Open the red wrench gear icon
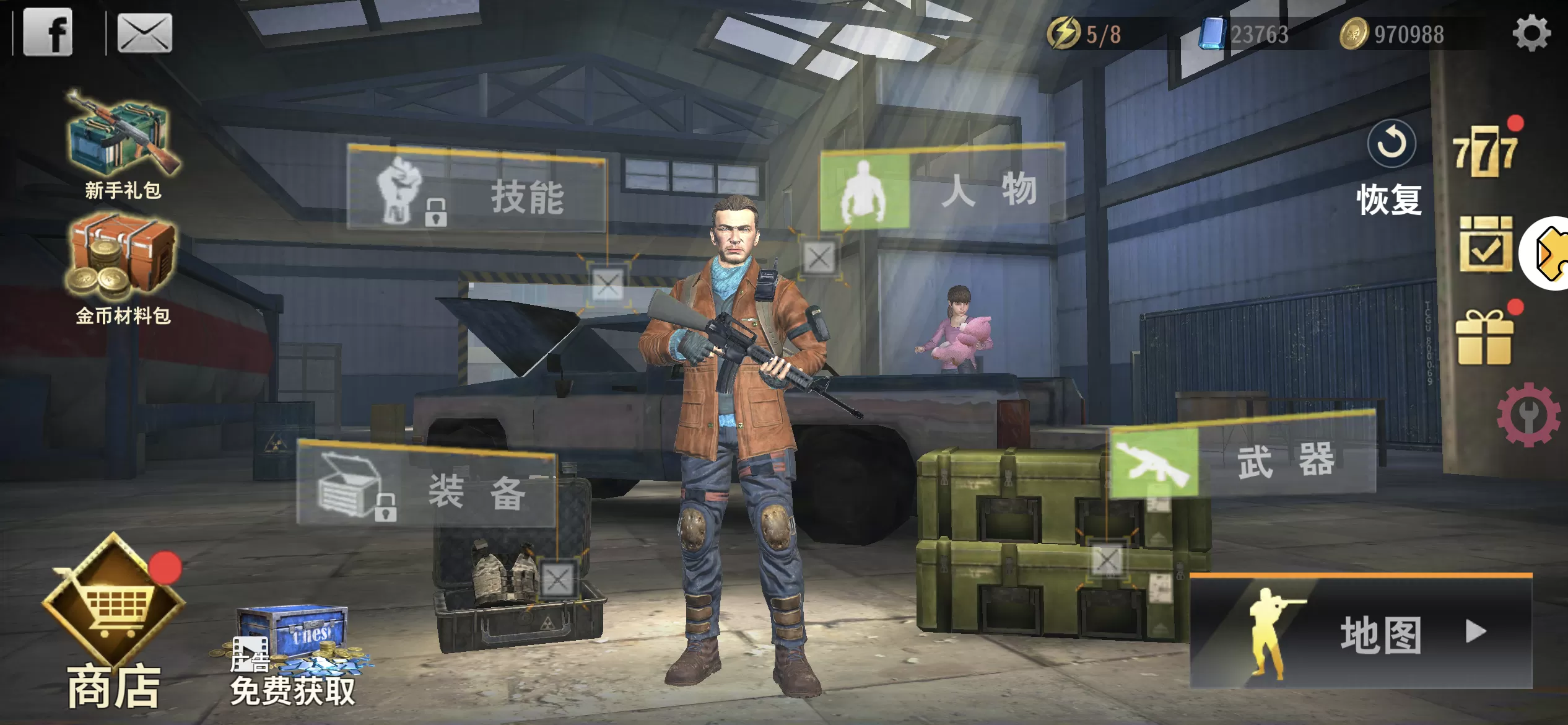This screenshot has width=1568, height=725. click(1528, 415)
